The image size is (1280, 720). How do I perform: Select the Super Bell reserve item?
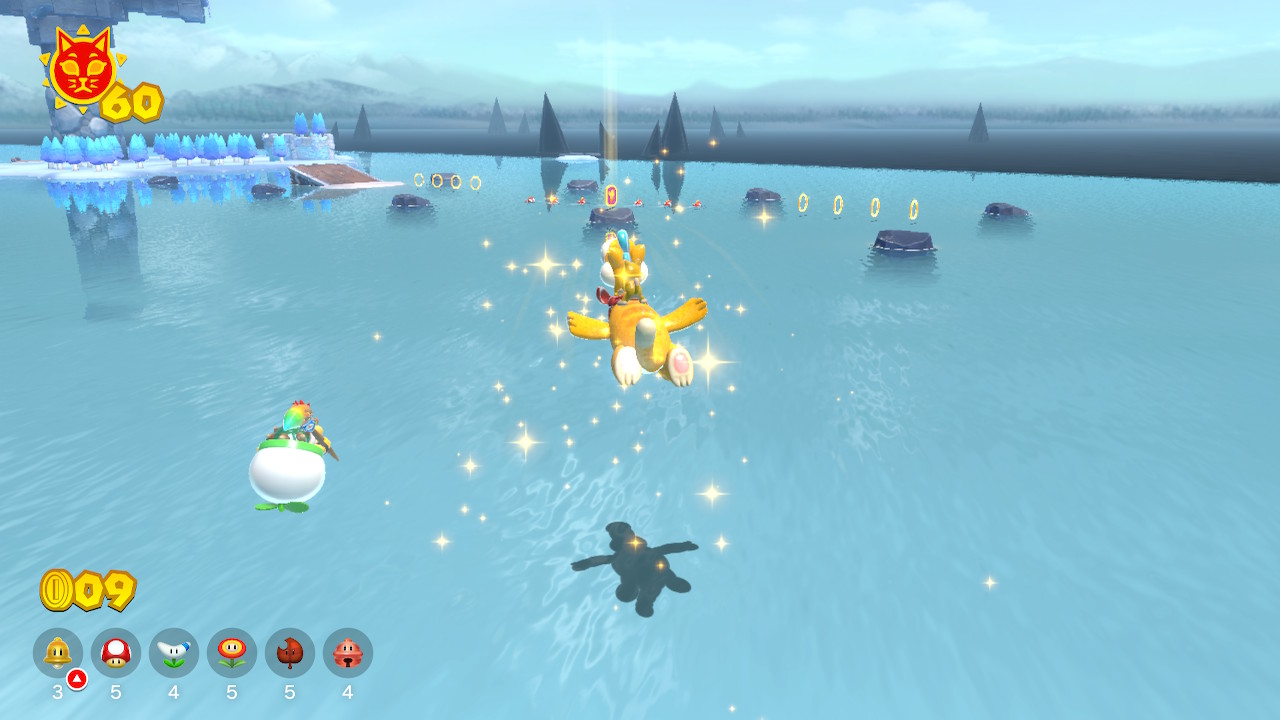[x=58, y=653]
